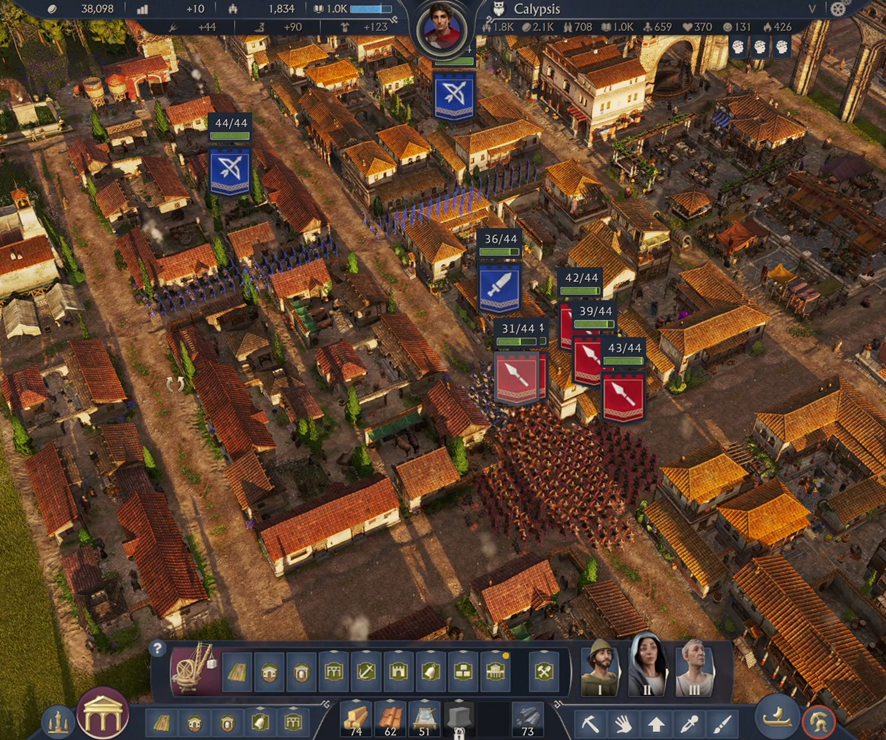Use the upward arrow upgrade tool

656,721
